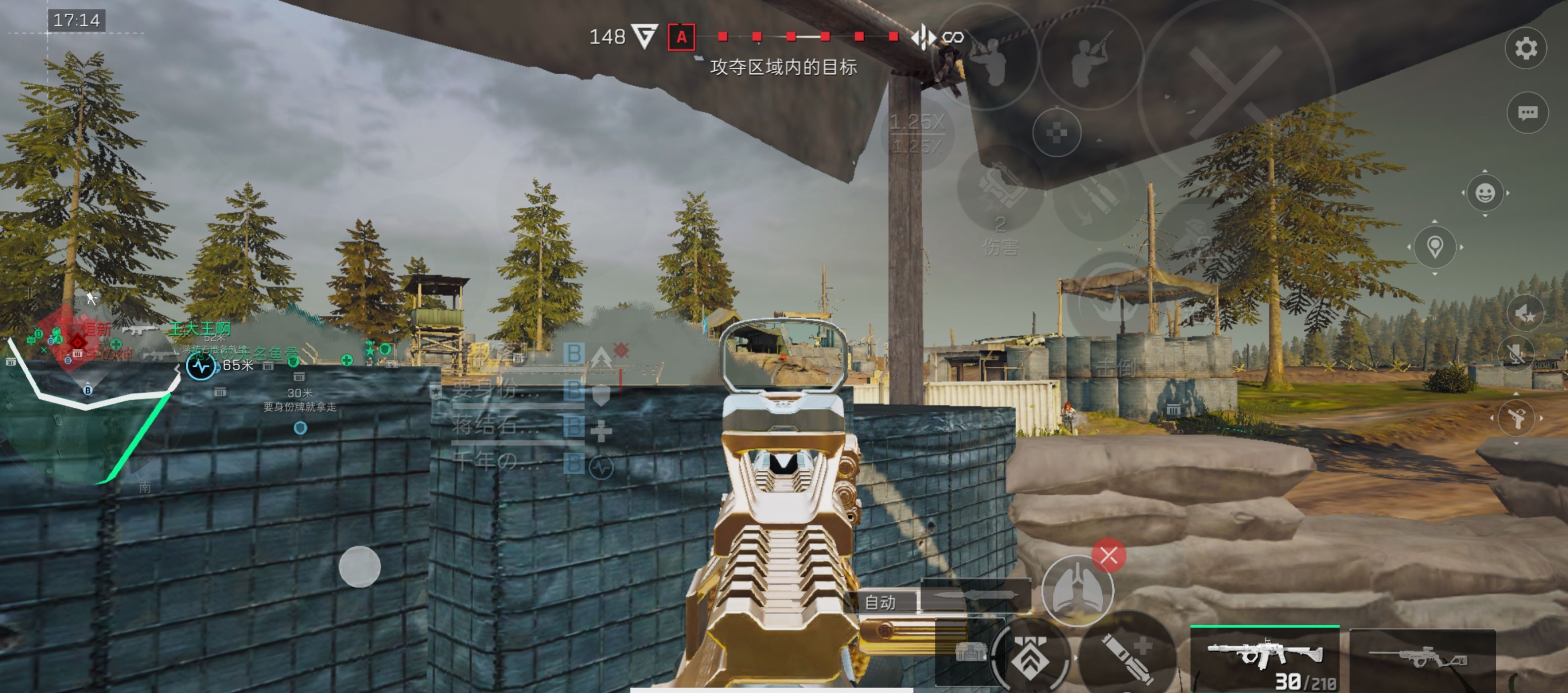The width and height of the screenshot is (1568, 693).
Task: Activate the lungs hold-breath button
Action: tap(1077, 590)
